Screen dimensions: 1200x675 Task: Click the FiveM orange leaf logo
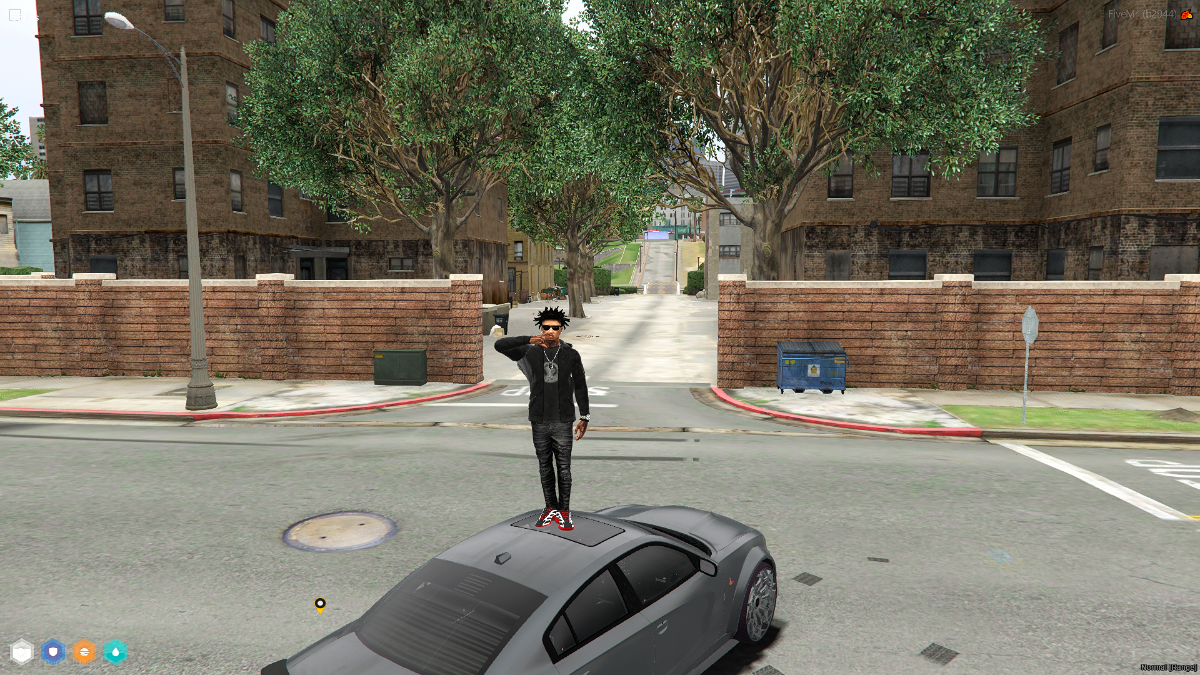[x=1186, y=14]
